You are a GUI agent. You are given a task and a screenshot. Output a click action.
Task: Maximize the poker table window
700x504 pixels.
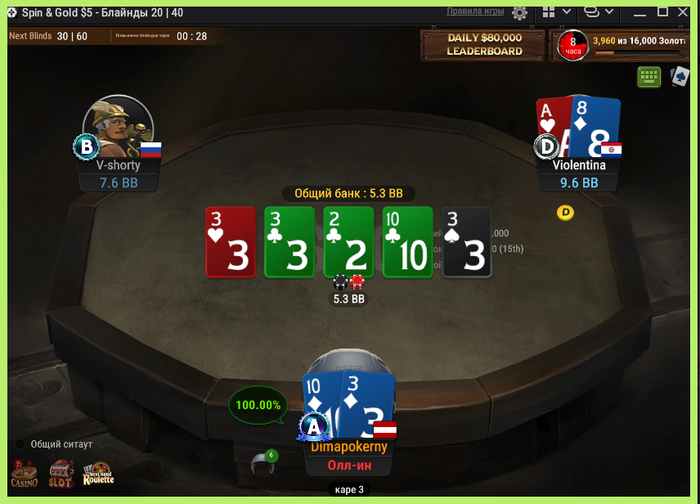(662, 12)
